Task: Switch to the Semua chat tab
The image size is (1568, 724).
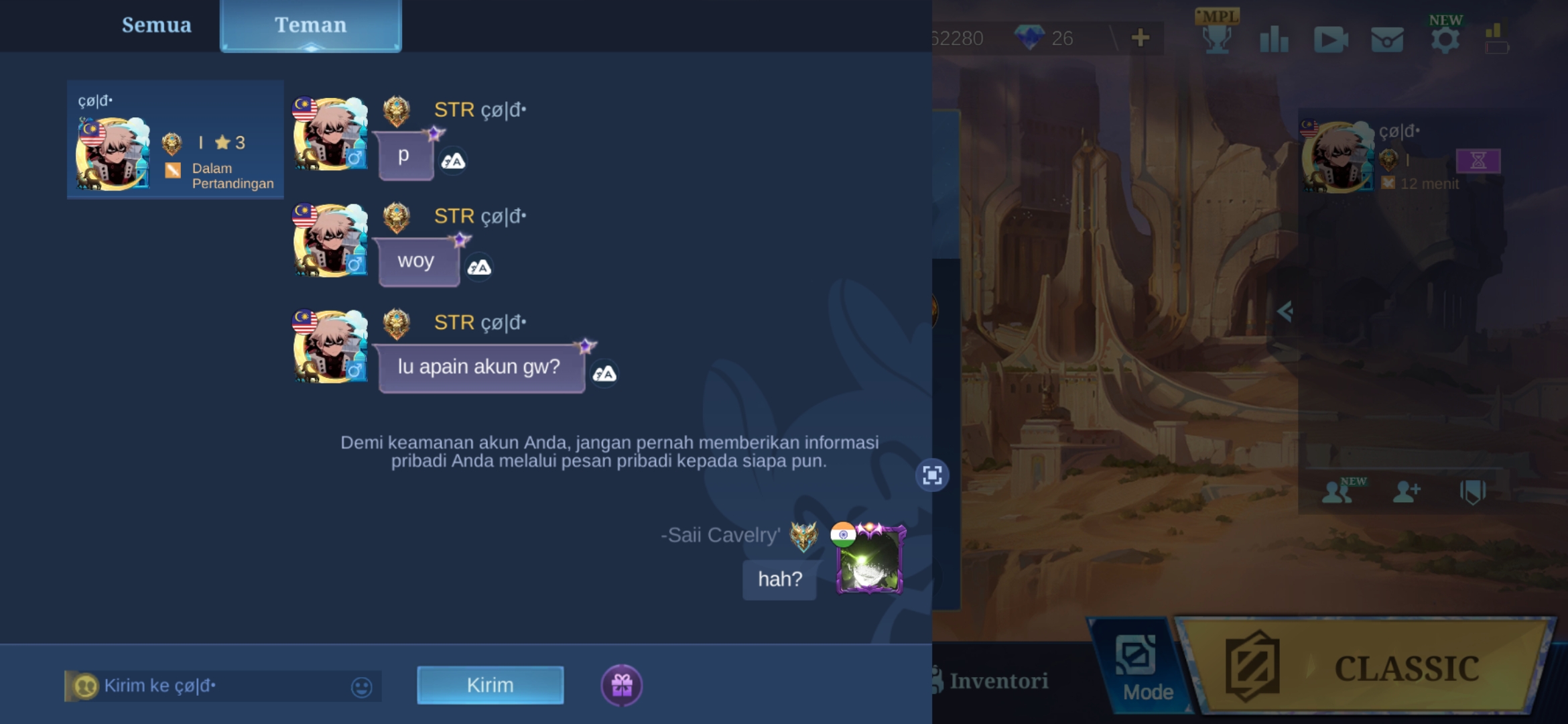Action: pyautogui.click(x=156, y=25)
